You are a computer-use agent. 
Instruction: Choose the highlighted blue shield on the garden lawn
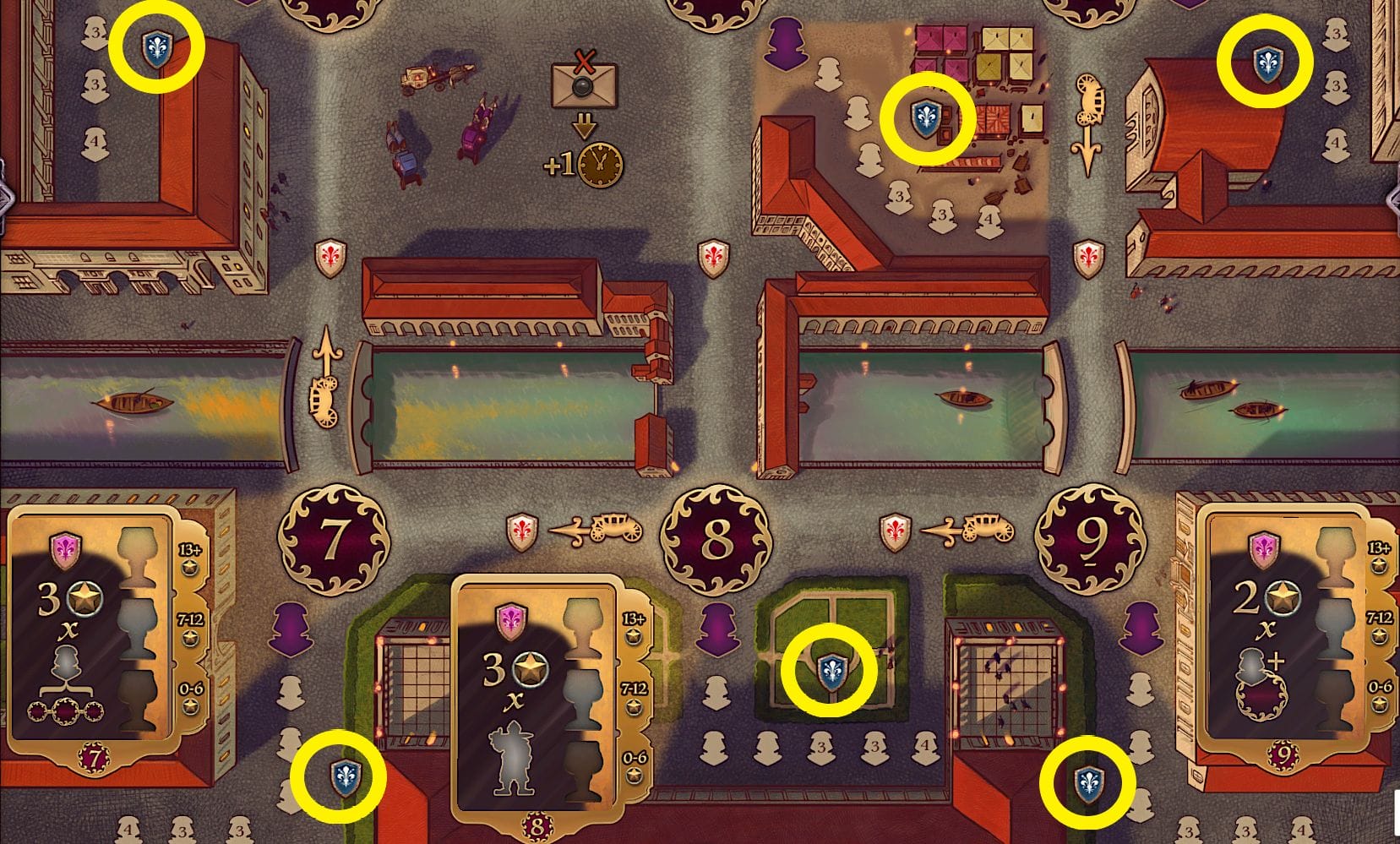pos(828,672)
